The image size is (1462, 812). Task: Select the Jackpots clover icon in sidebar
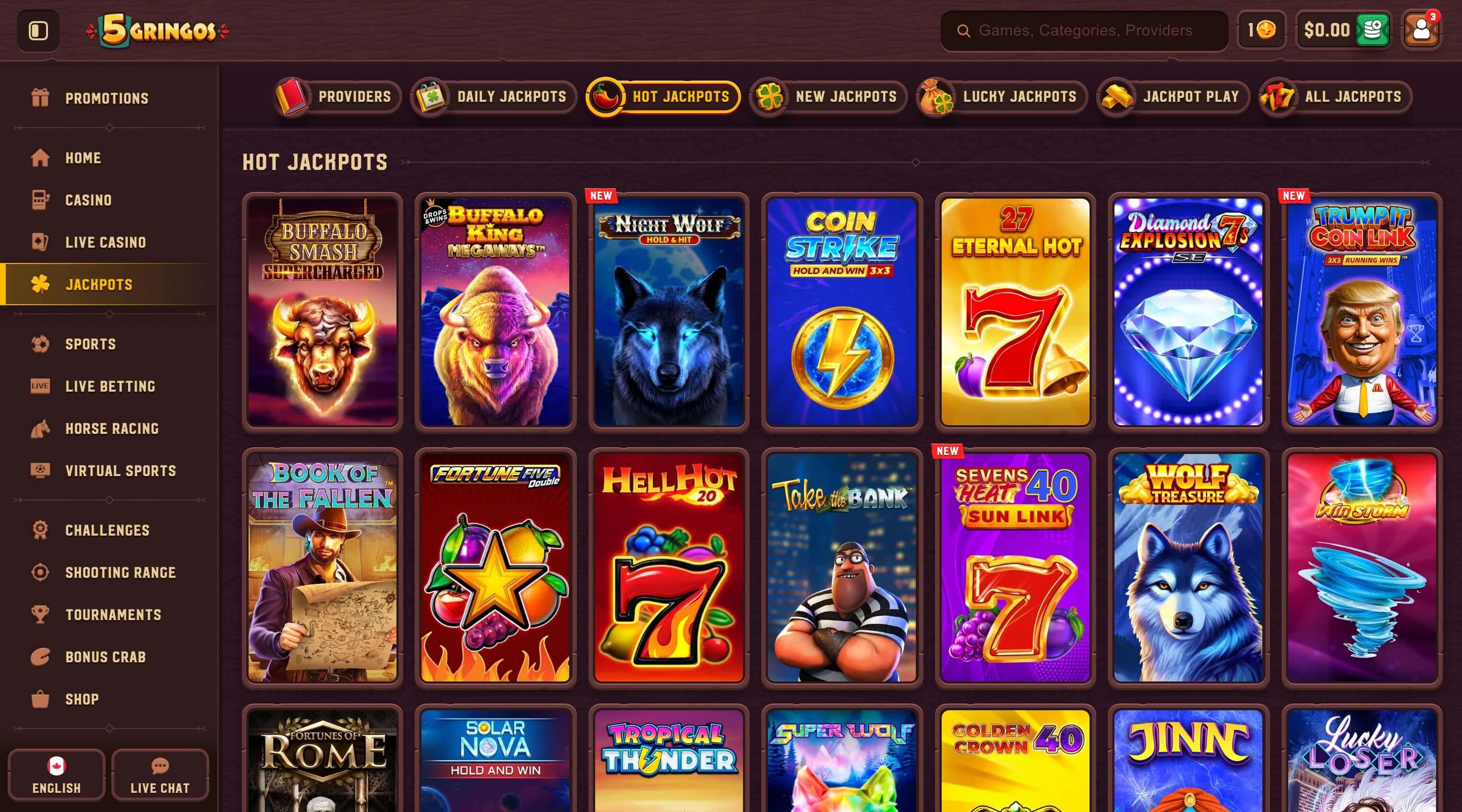(x=39, y=284)
